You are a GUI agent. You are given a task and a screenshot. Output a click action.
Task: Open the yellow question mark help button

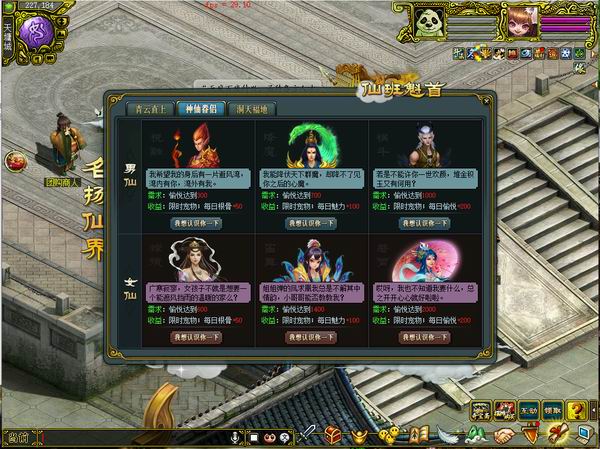(x=577, y=408)
